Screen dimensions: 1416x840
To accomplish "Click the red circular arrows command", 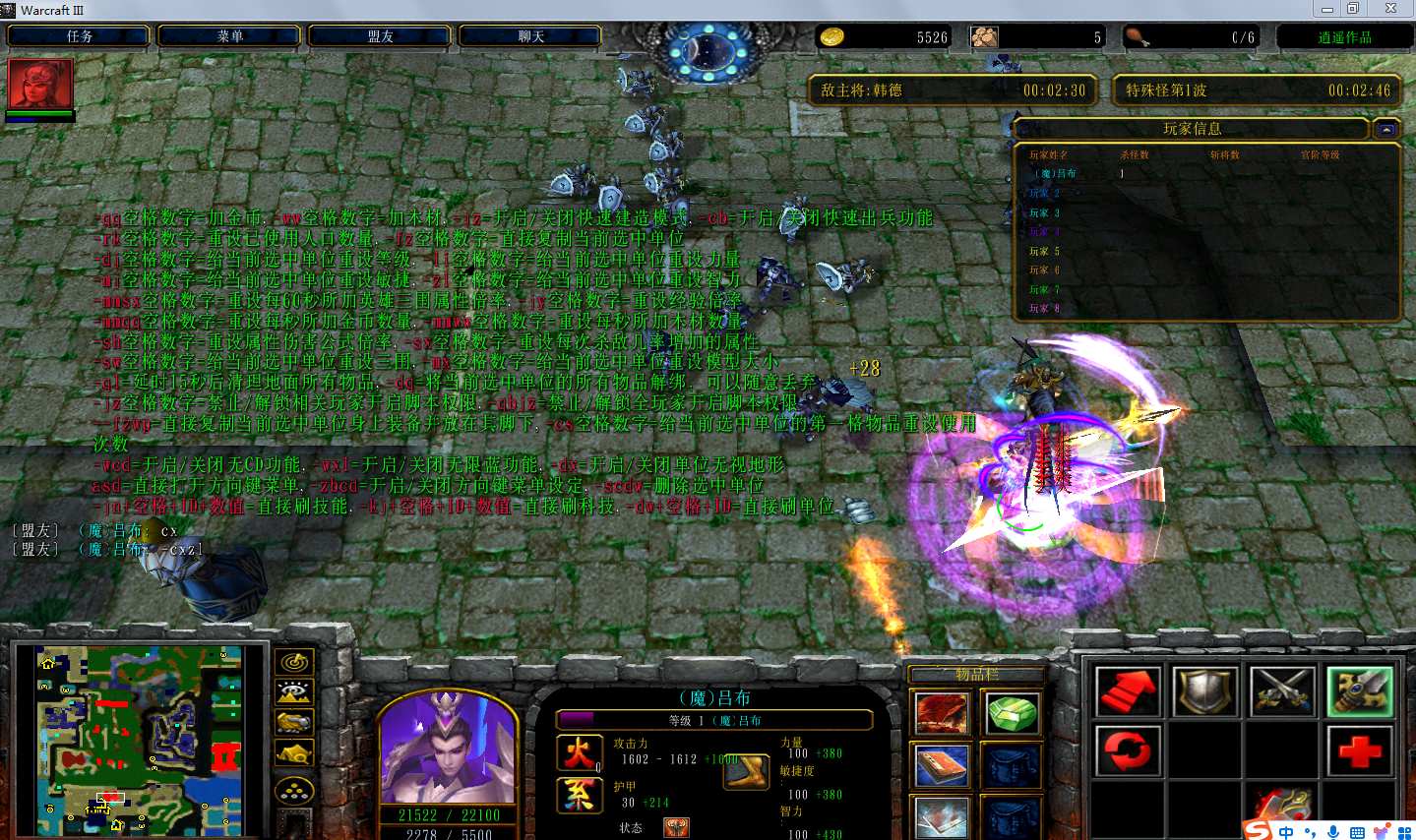I will pyautogui.click(x=1128, y=751).
